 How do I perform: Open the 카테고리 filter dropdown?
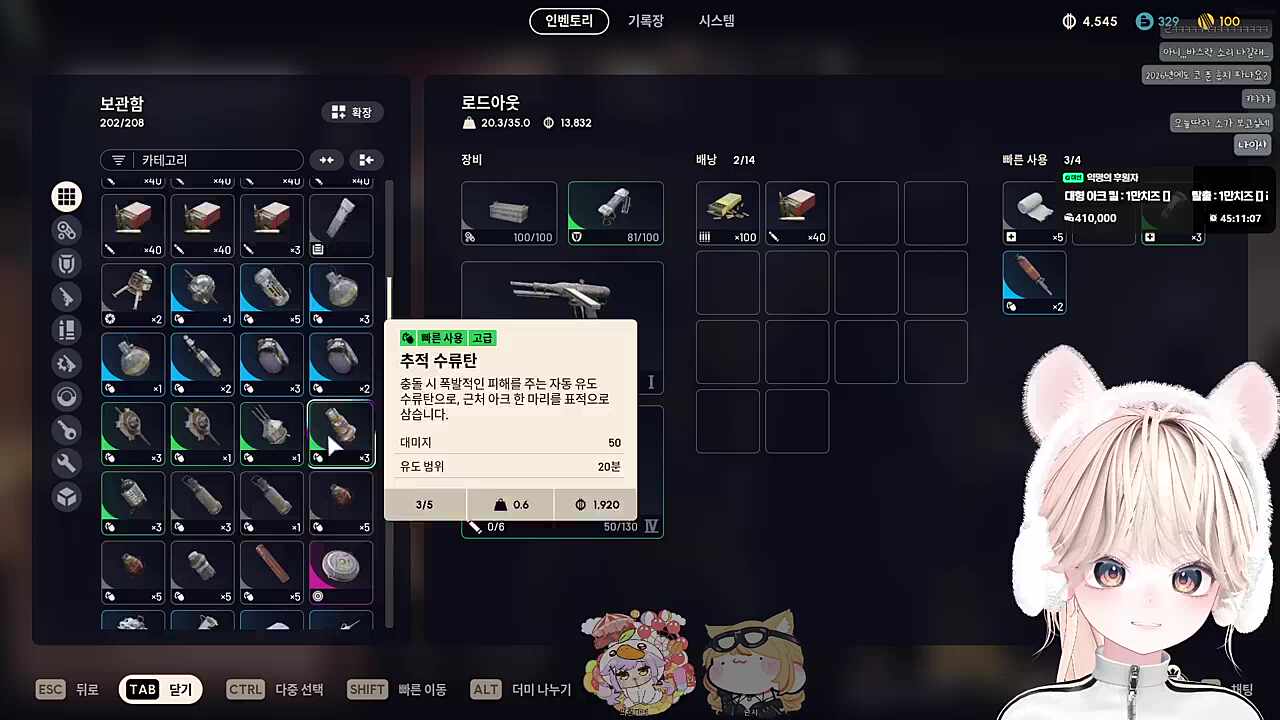click(x=200, y=160)
